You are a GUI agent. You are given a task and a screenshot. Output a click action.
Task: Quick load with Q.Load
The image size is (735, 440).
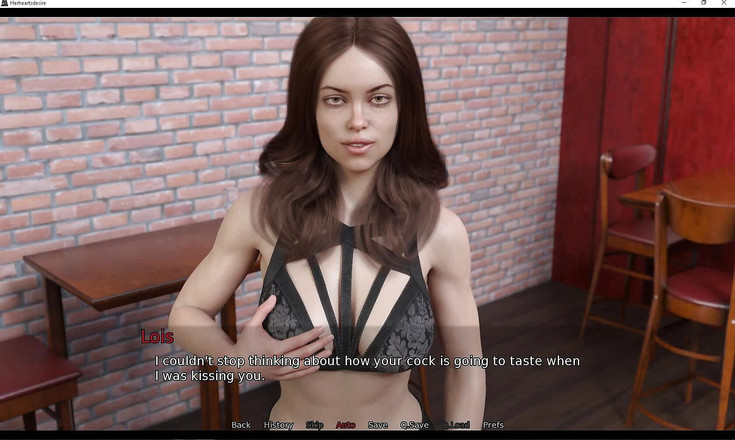(455, 425)
